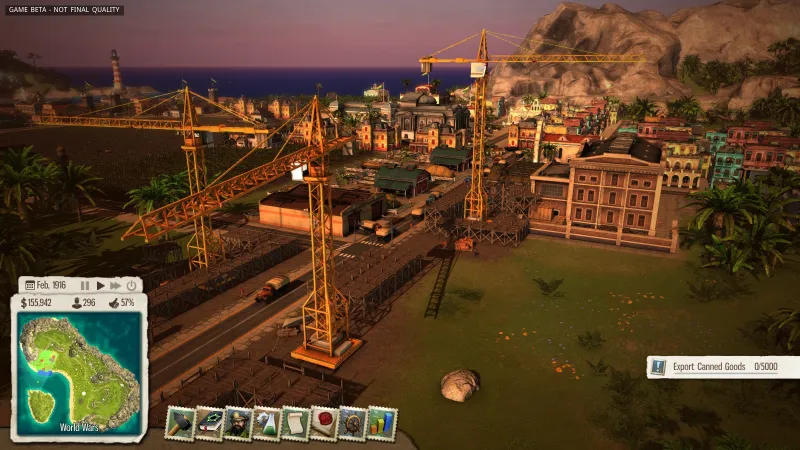Click the treasury money dollar icon
This screenshot has width=800, height=450.
24,302
